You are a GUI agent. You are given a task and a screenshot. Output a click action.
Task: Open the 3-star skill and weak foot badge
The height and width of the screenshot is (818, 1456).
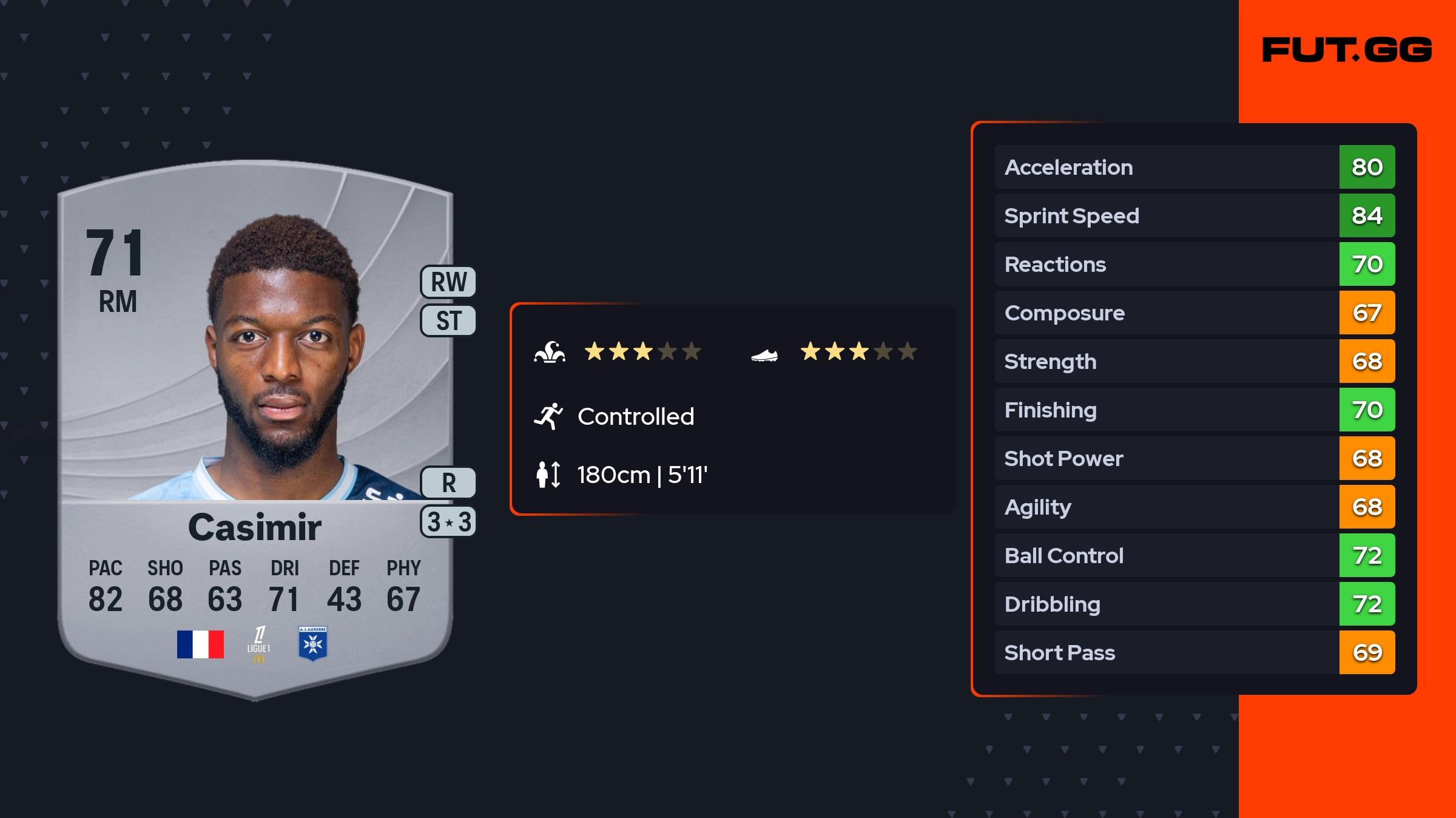click(x=448, y=522)
